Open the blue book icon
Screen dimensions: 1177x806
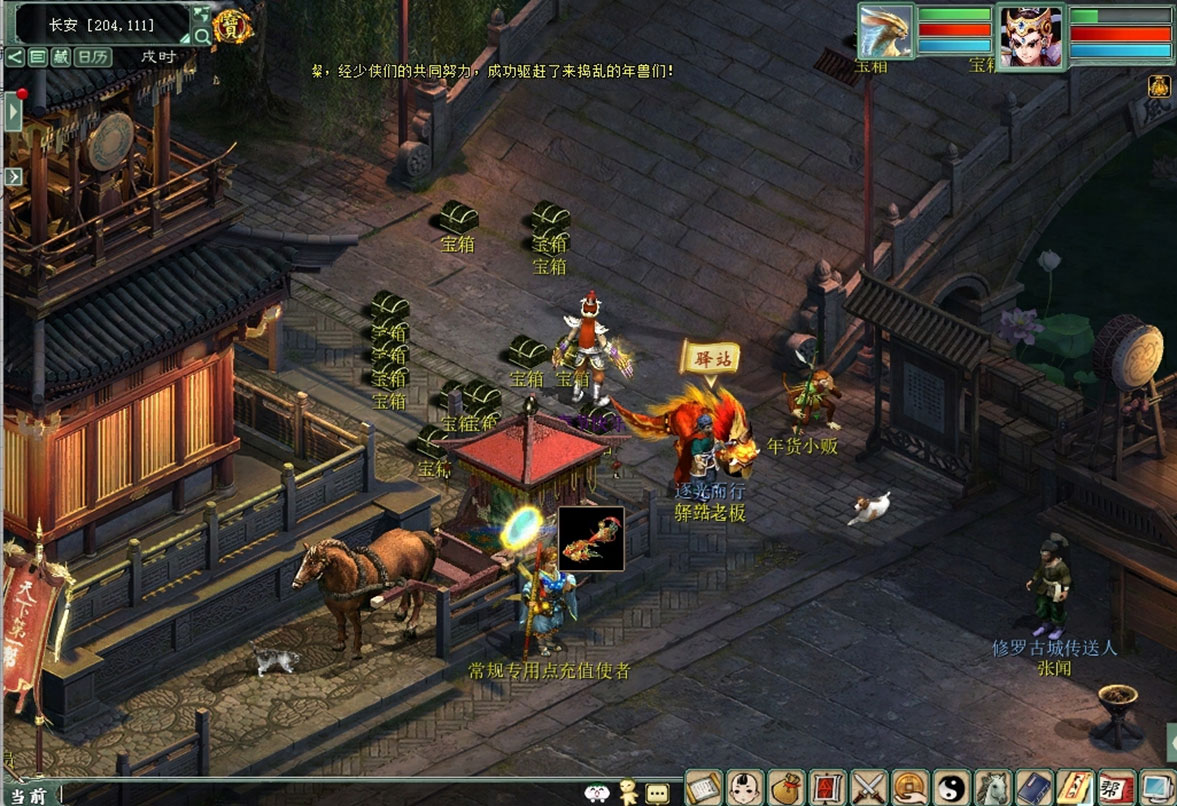pyautogui.click(x=1033, y=788)
